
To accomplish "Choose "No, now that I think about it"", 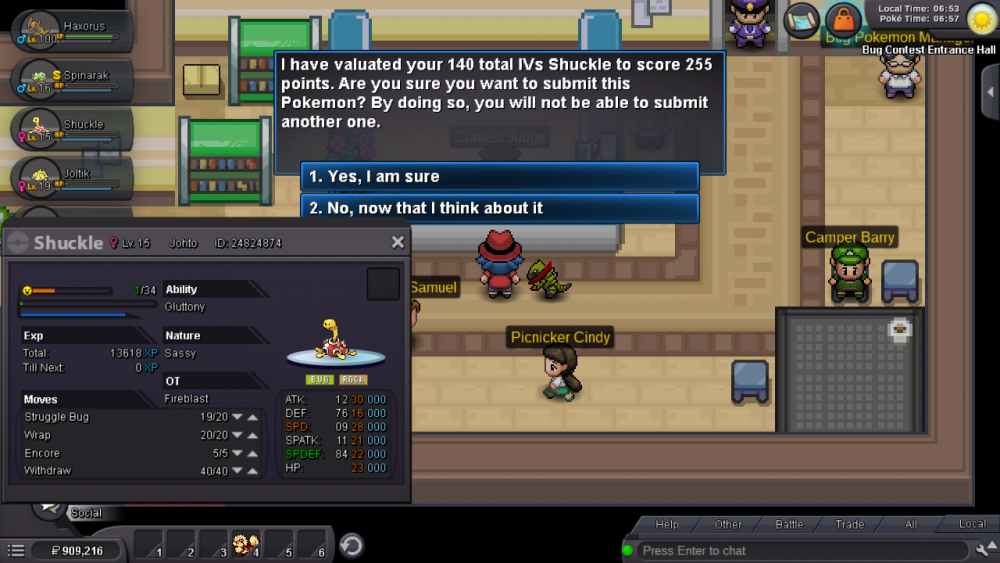I will click(x=499, y=208).
